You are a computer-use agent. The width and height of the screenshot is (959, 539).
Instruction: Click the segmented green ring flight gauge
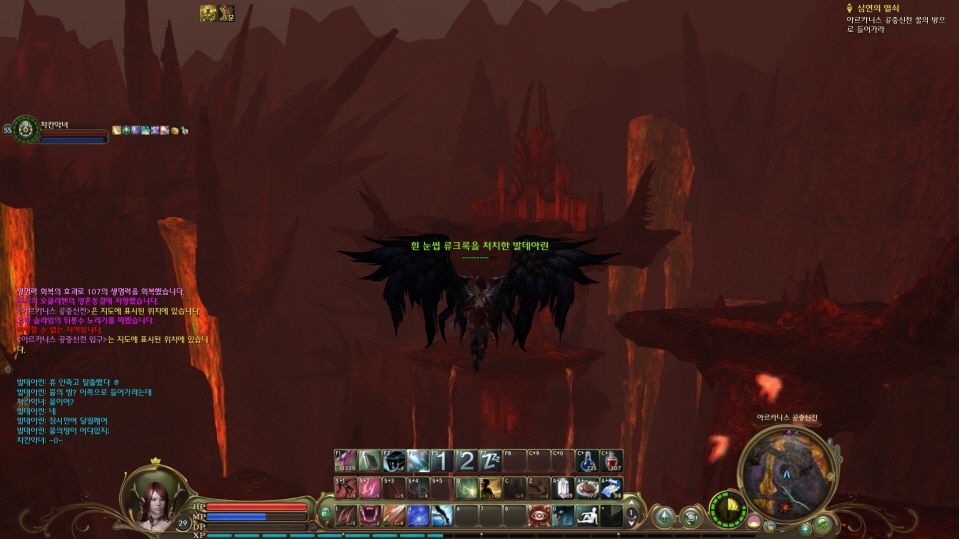pos(728,509)
